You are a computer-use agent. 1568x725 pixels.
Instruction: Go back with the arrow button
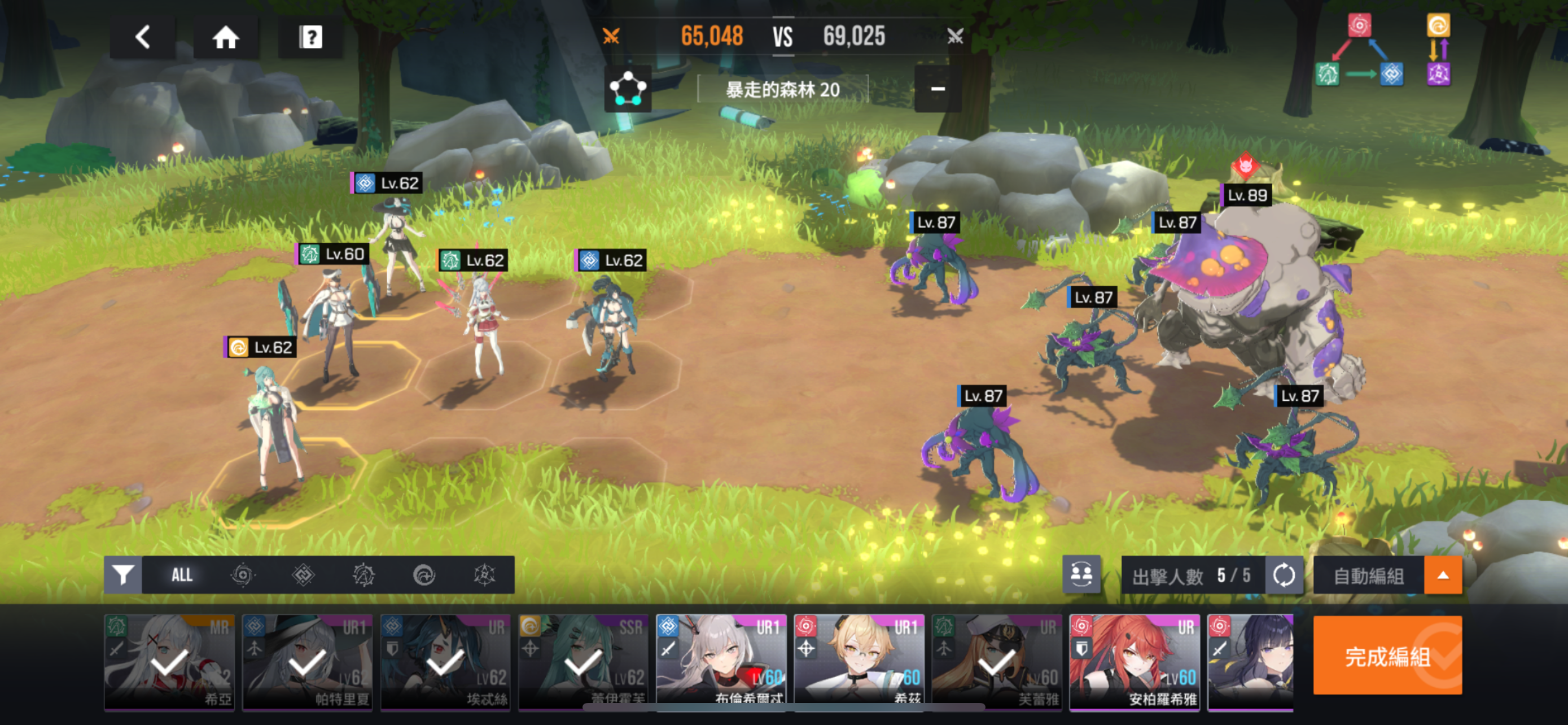(x=142, y=37)
